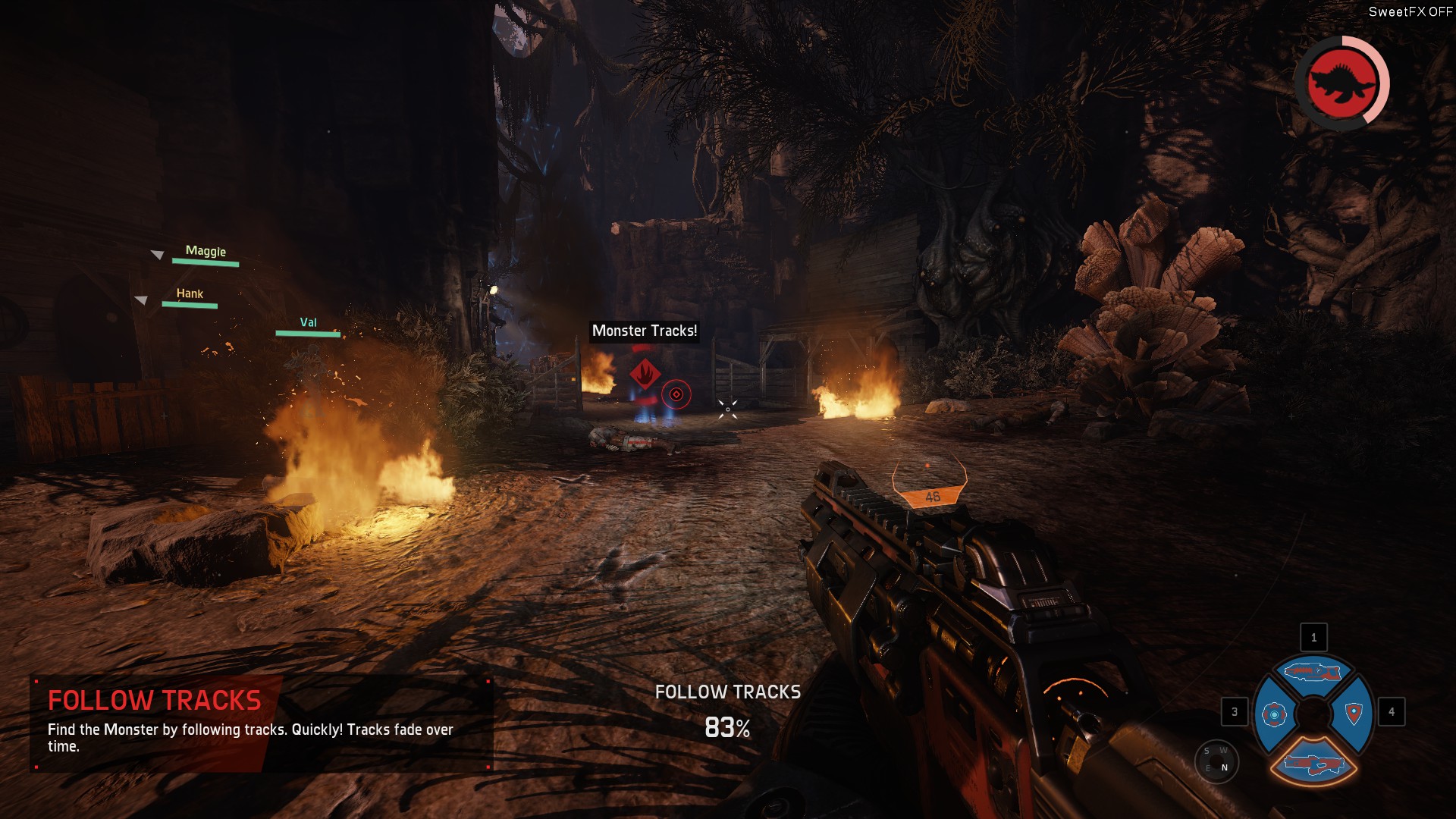This screenshot has height=819, width=1456.
Task: Select teammate Maggie's name tag
Action: (206, 251)
